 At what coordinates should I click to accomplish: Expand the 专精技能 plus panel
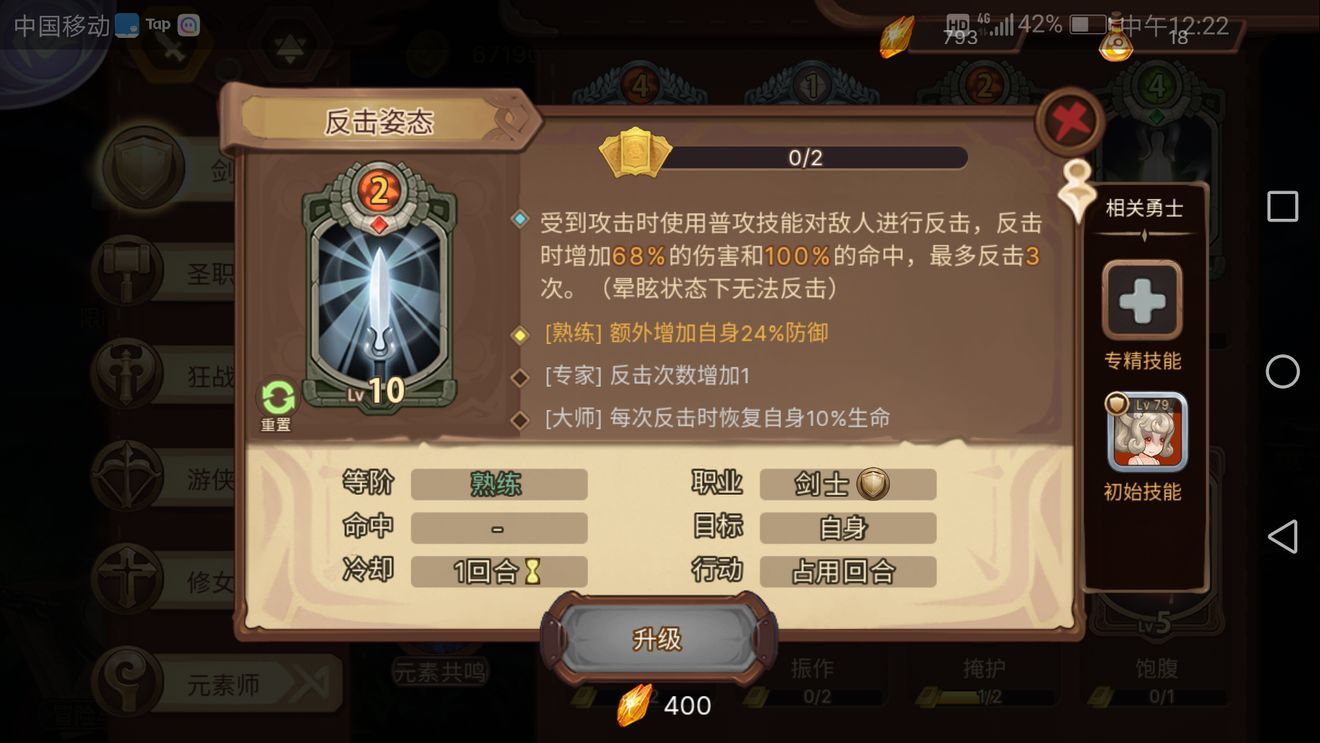1140,299
